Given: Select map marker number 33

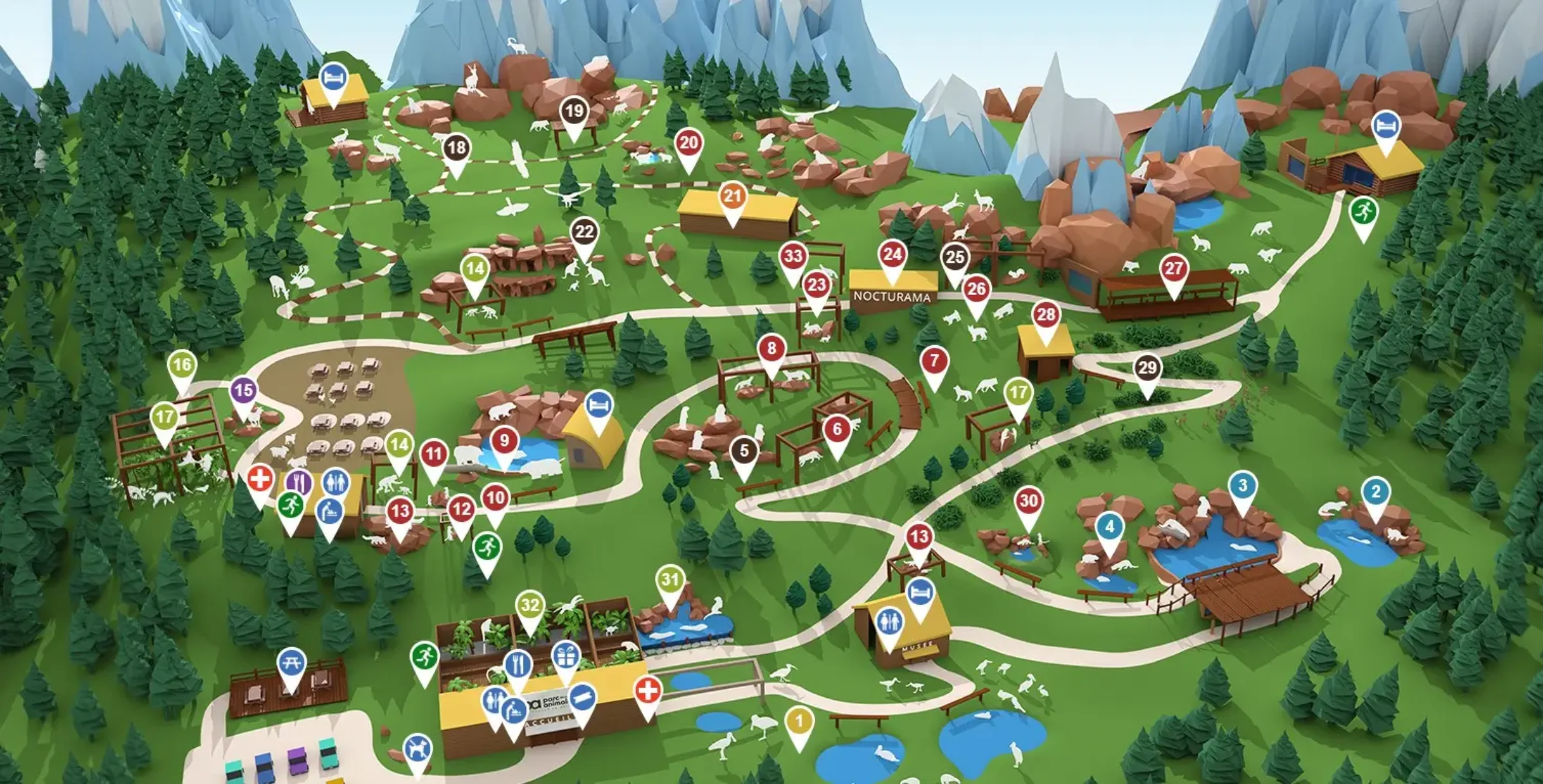Looking at the screenshot, I should pyautogui.click(x=793, y=257).
